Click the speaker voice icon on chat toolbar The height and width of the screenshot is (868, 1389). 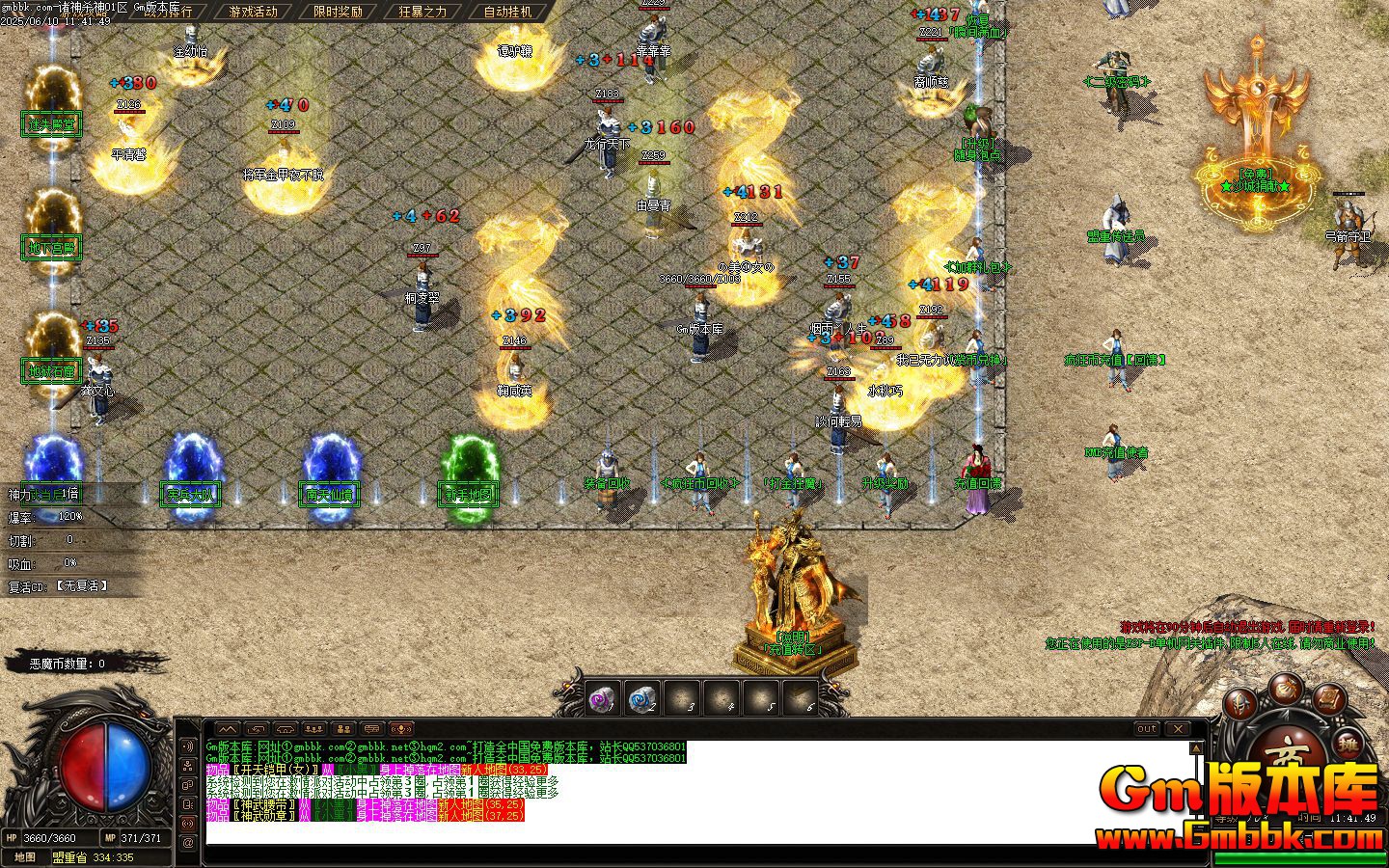pyautogui.click(x=400, y=729)
